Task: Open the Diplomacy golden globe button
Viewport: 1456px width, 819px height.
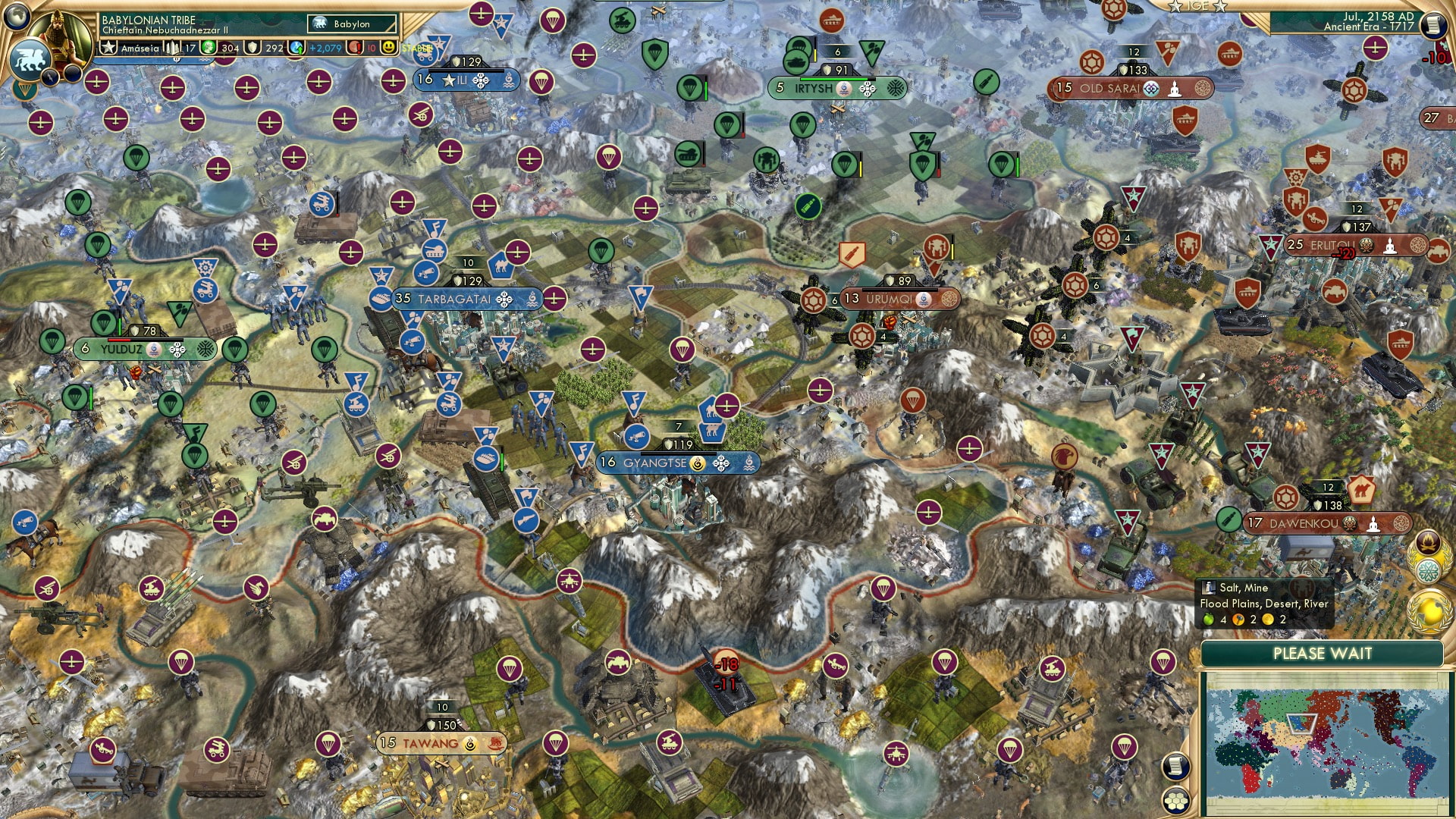Action: pyautogui.click(x=1429, y=611)
